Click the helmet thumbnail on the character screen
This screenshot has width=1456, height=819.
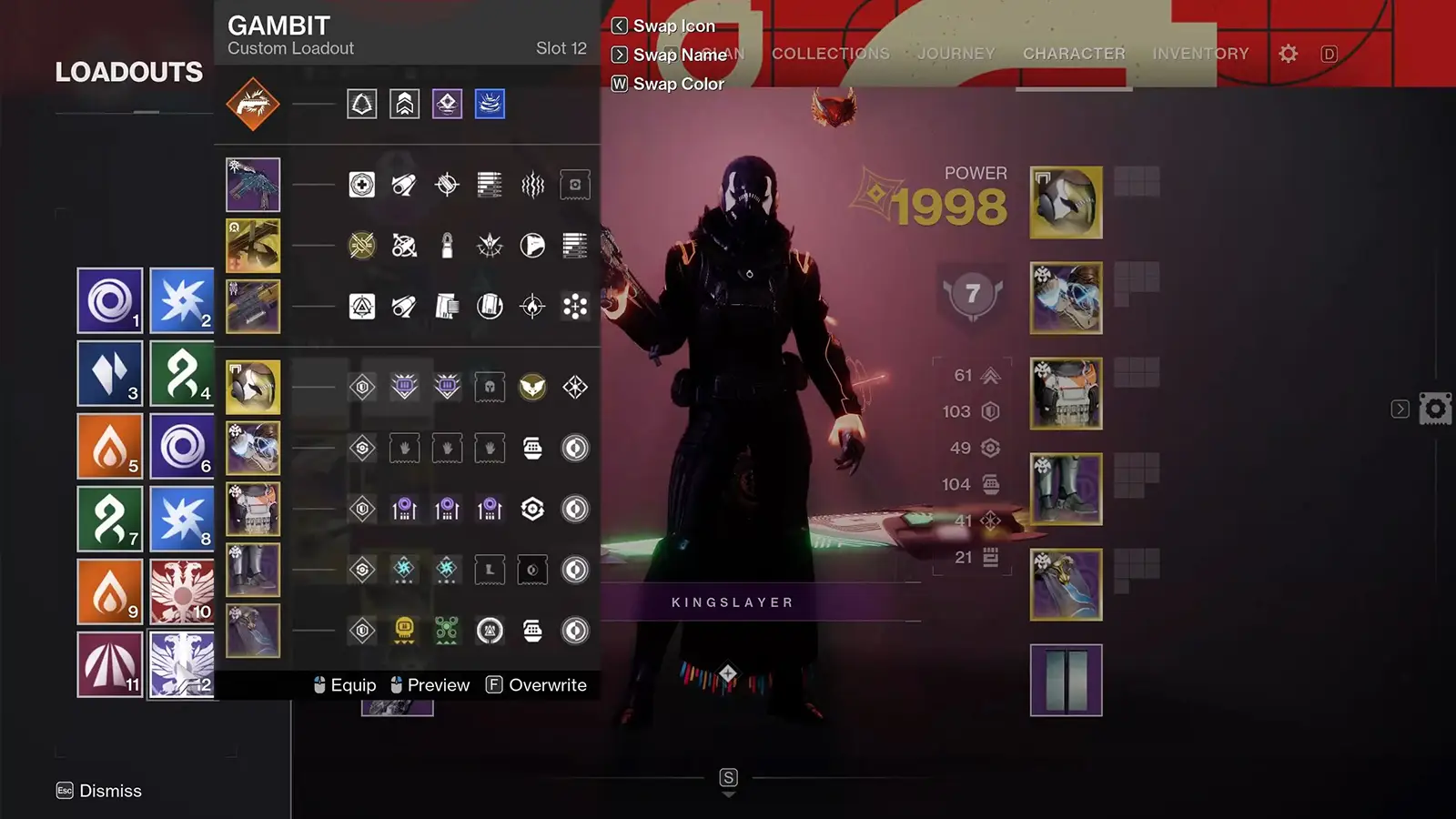[1066, 202]
